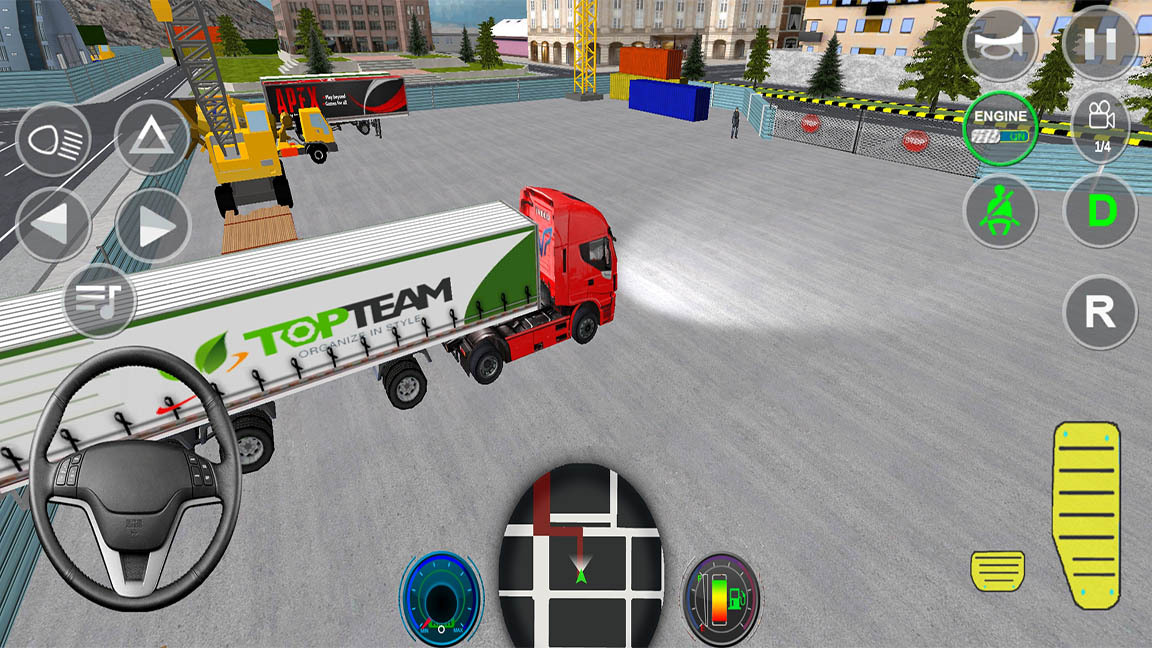Turn on the left turn signal

[53, 226]
